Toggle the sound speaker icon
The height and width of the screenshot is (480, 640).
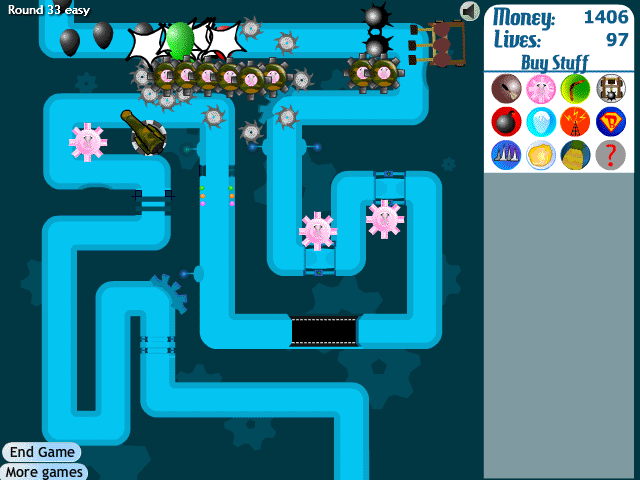click(x=470, y=11)
